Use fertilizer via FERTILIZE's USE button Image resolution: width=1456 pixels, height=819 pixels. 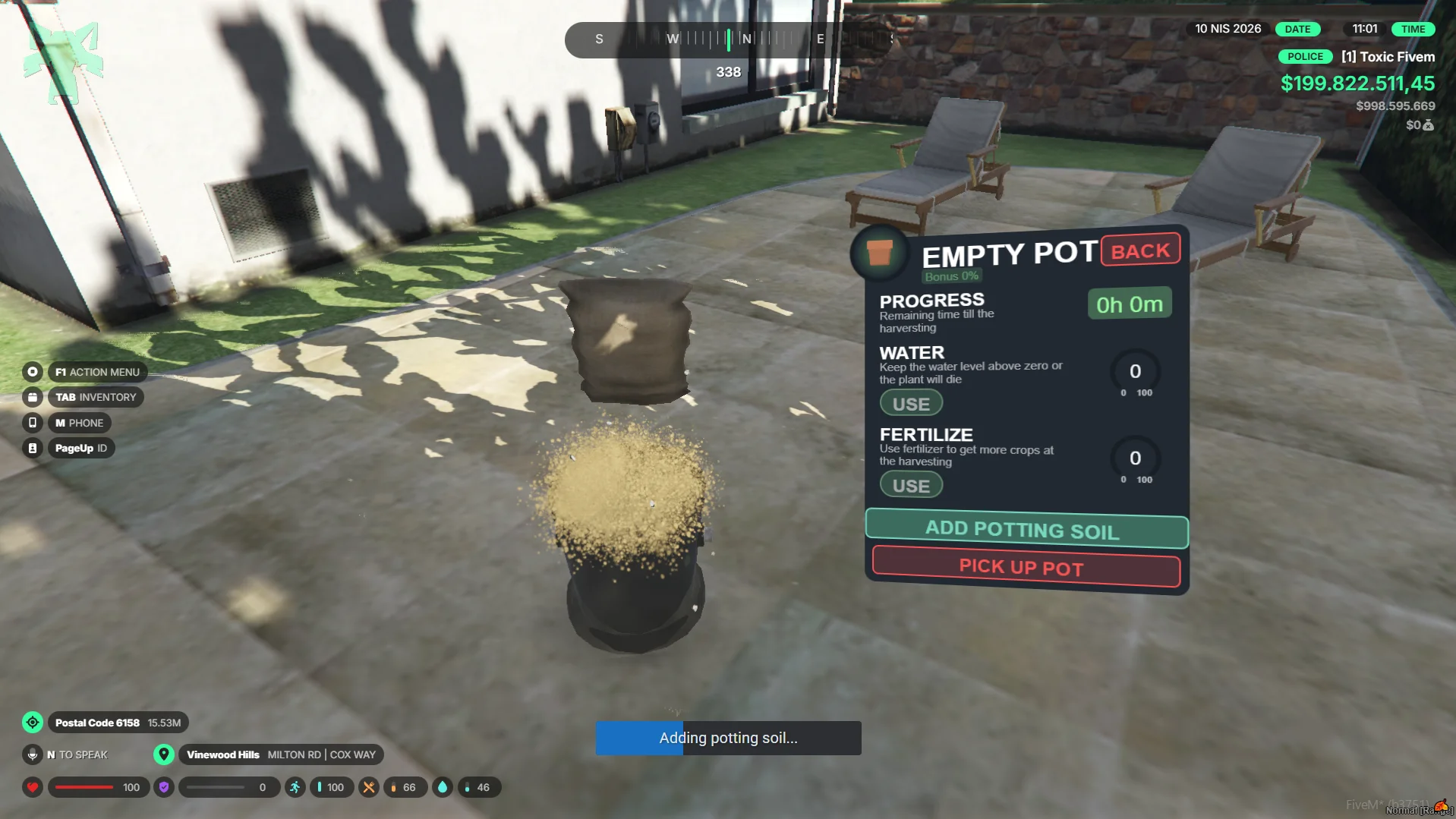coord(911,485)
